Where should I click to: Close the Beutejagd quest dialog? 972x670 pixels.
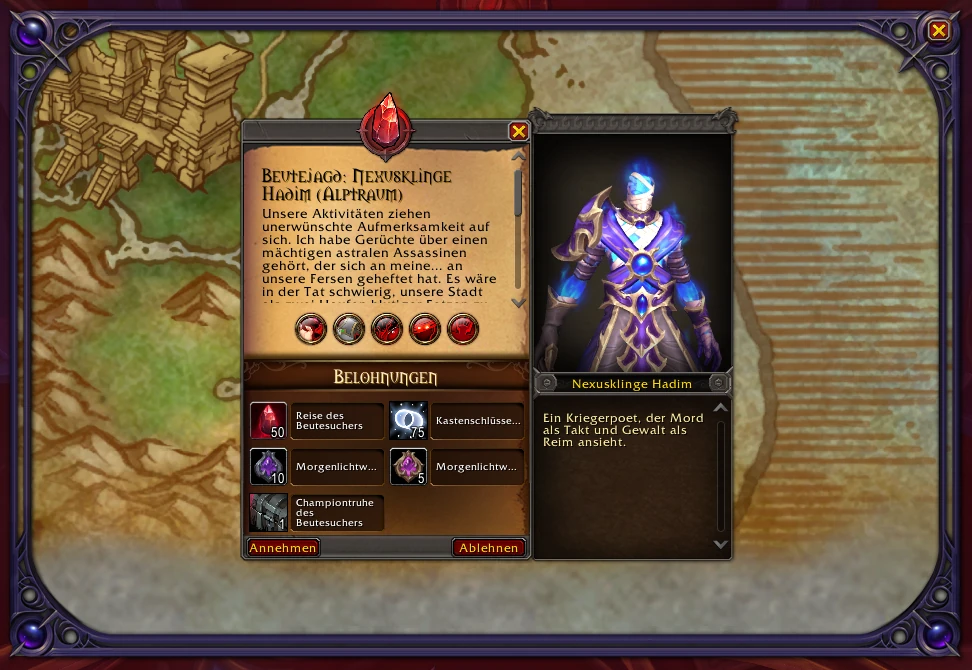(x=518, y=131)
